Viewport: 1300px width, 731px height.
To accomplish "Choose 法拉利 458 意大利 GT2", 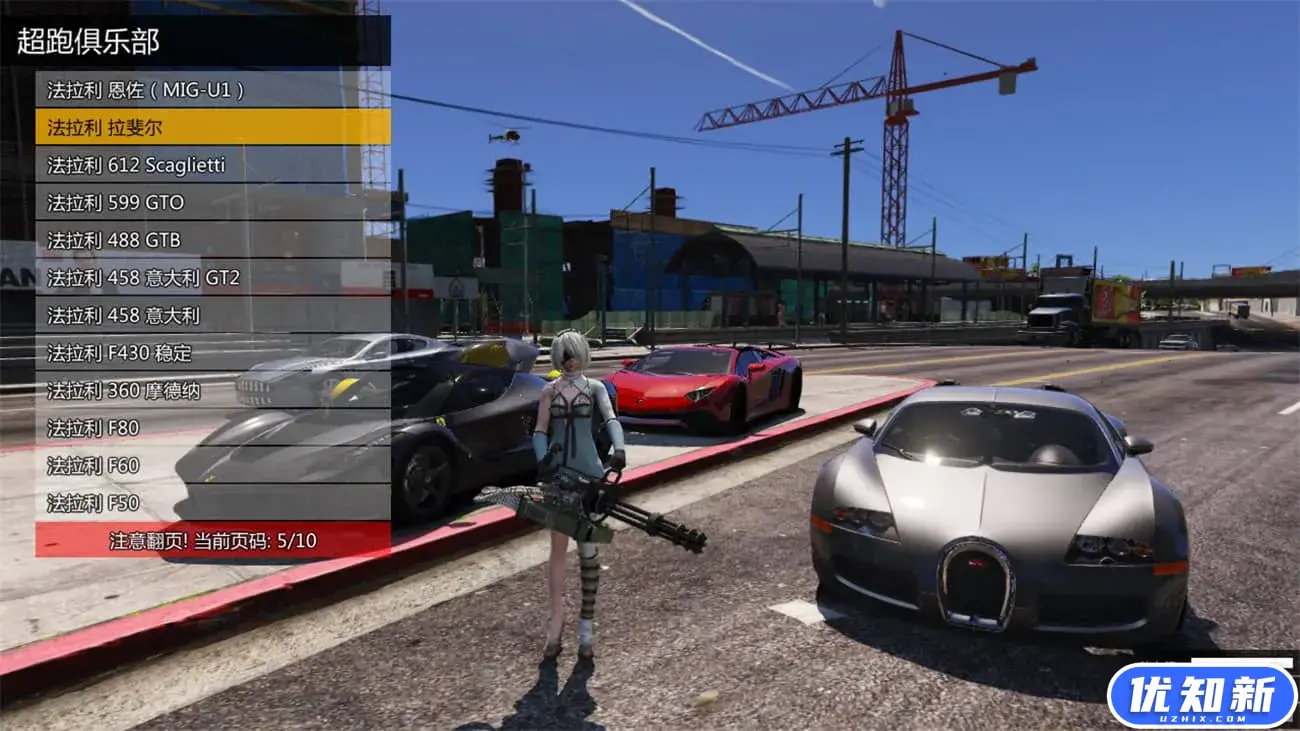I will tap(212, 277).
